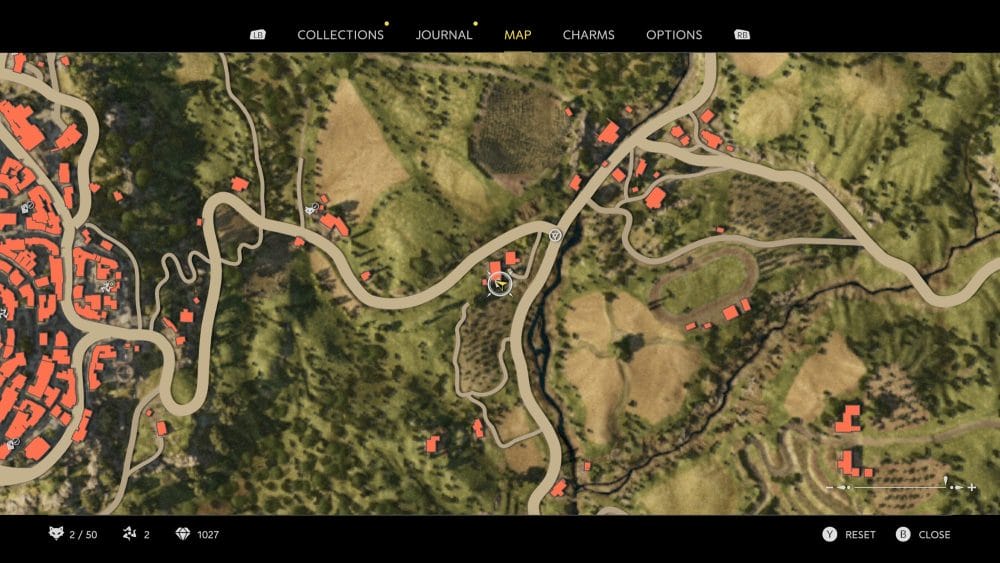Click the circular waypoint marker at the road junction
1000x563 pixels.
[555, 236]
